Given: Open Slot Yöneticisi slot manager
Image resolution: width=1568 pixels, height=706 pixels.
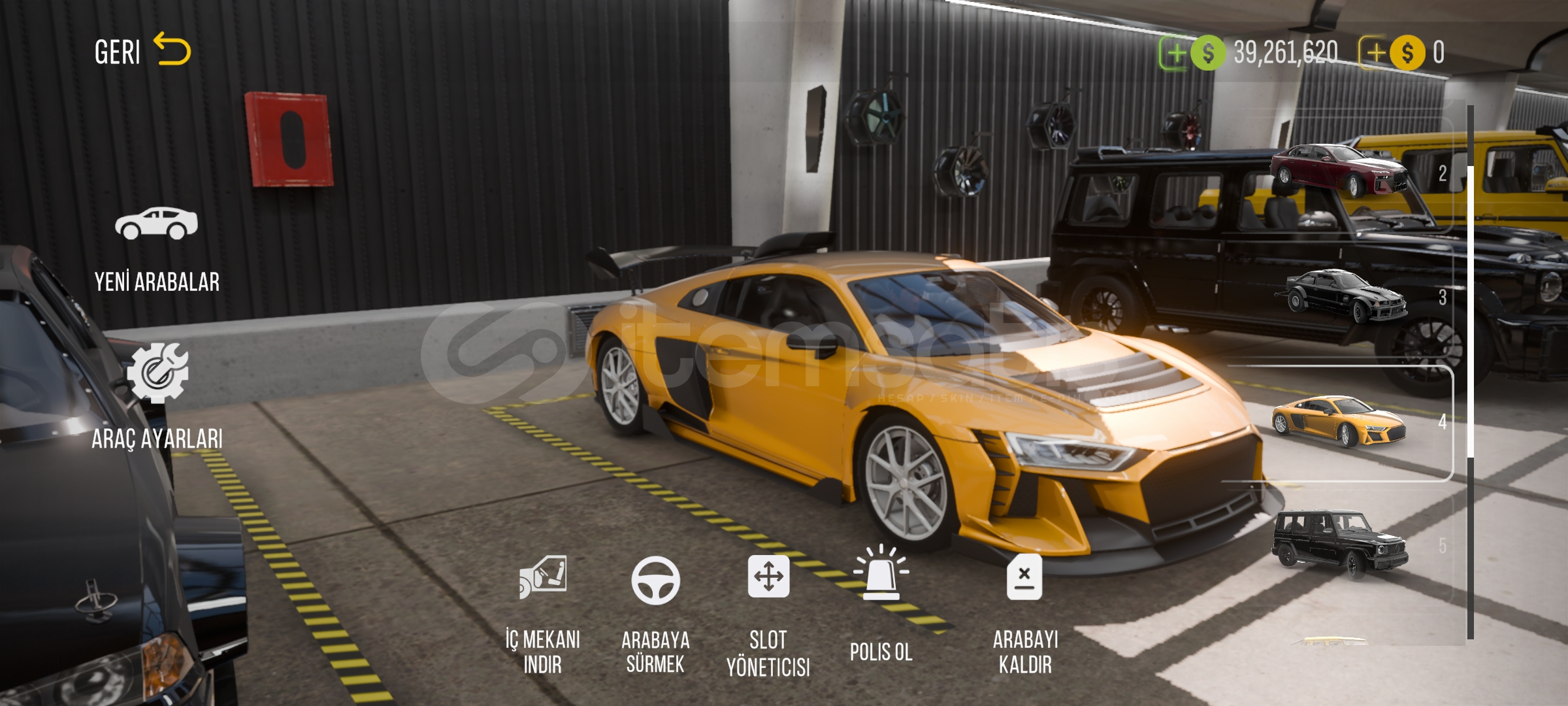Looking at the screenshot, I should pyautogui.click(x=768, y=616).
